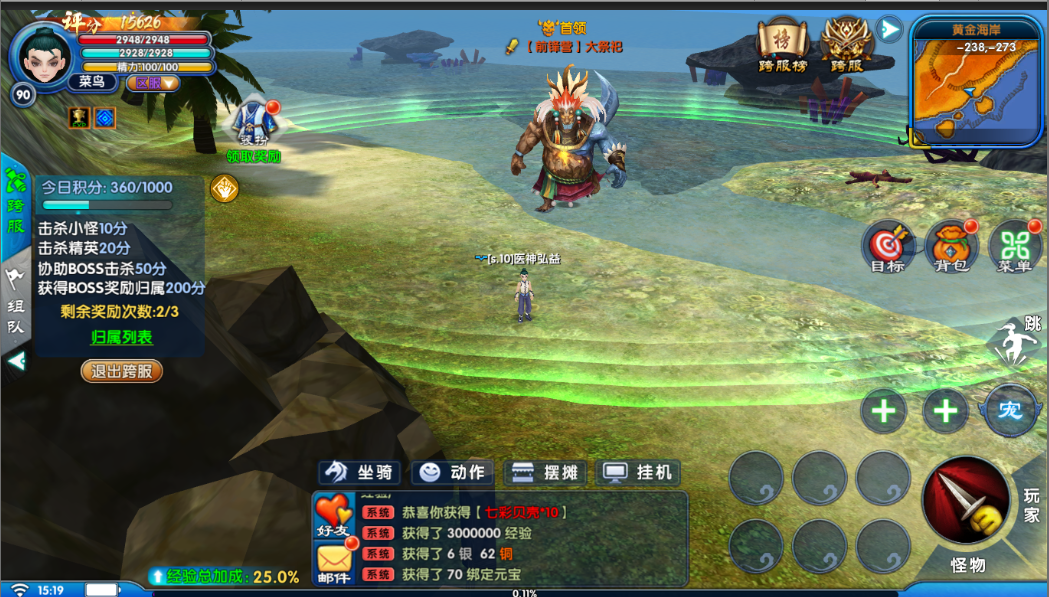This screenshot has width=1049, height=597.
Task: Toggle 挂机 auto-battle
Action: [638, 472]
